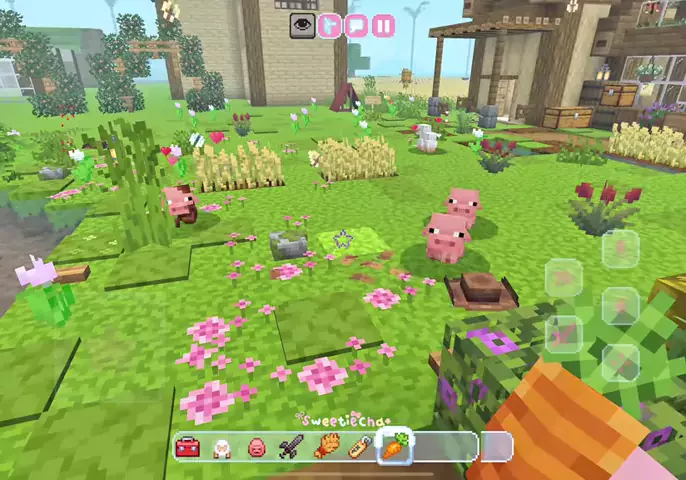The height and width of the screenshot is (480, 686).
Task: Select the white sheep item slot
Action: 222,447
